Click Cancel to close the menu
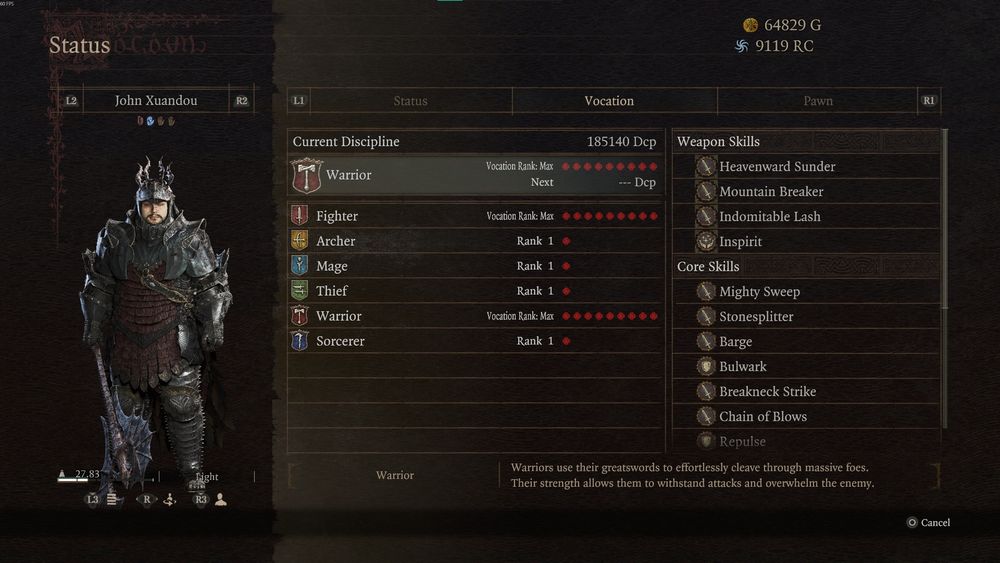The height and width of the screenshot is (563, 1000). pos(928,523)
